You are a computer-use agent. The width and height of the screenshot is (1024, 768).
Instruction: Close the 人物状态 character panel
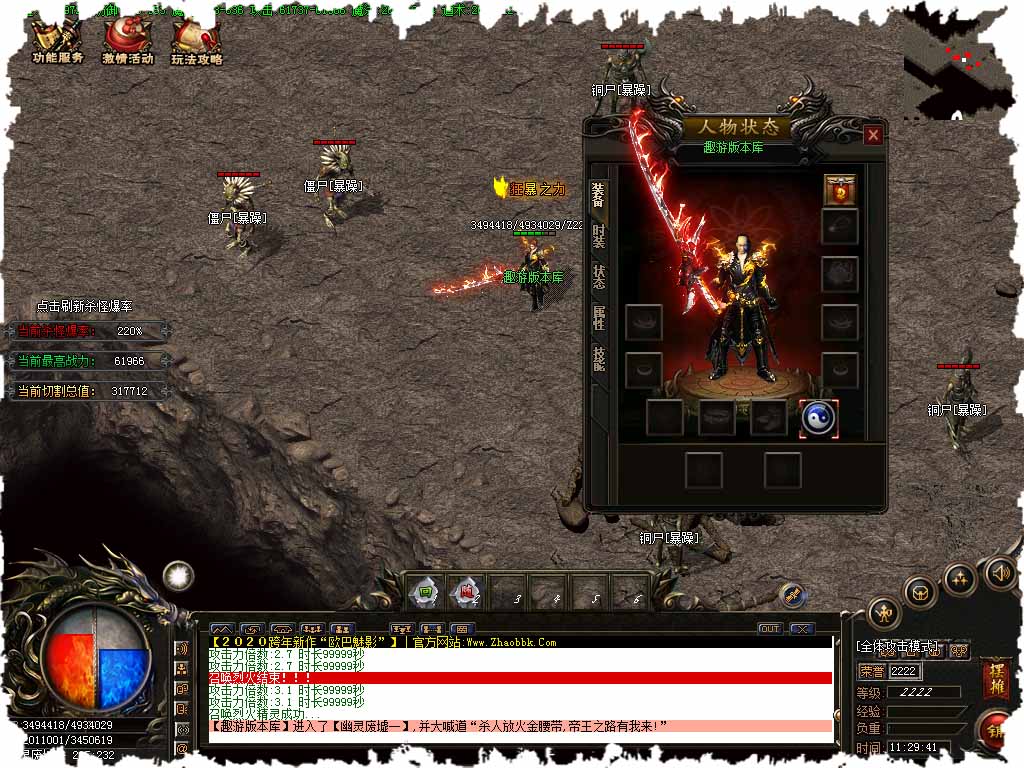coord(873,135)
